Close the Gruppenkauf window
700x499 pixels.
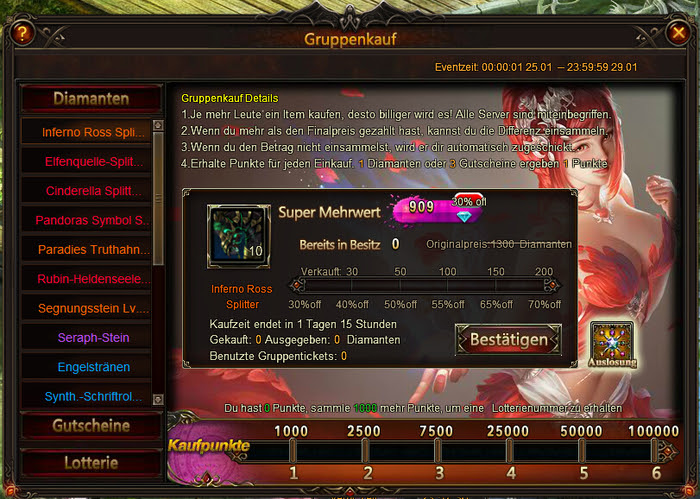point(677,33)
